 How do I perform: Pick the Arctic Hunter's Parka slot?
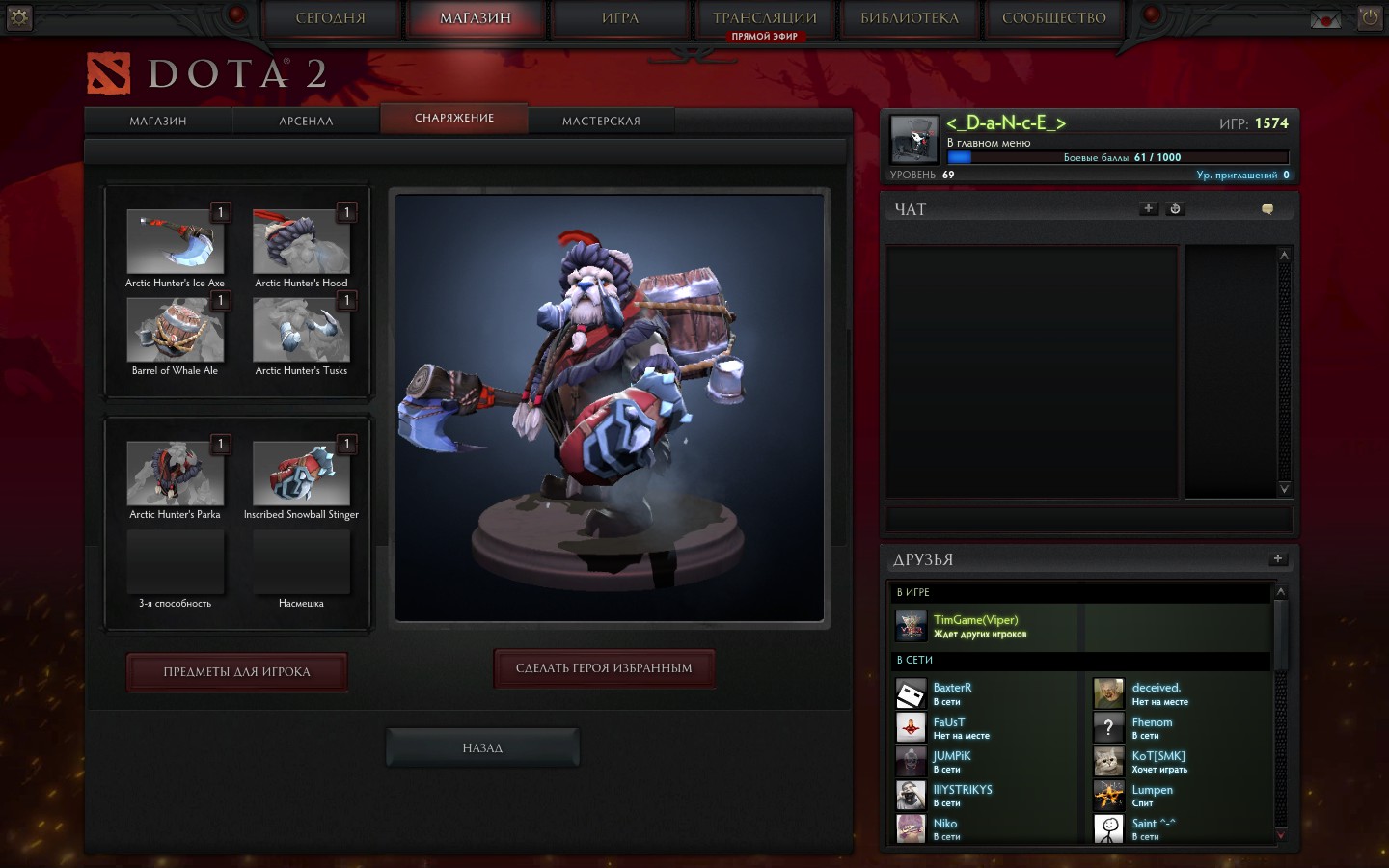(175, 474)
